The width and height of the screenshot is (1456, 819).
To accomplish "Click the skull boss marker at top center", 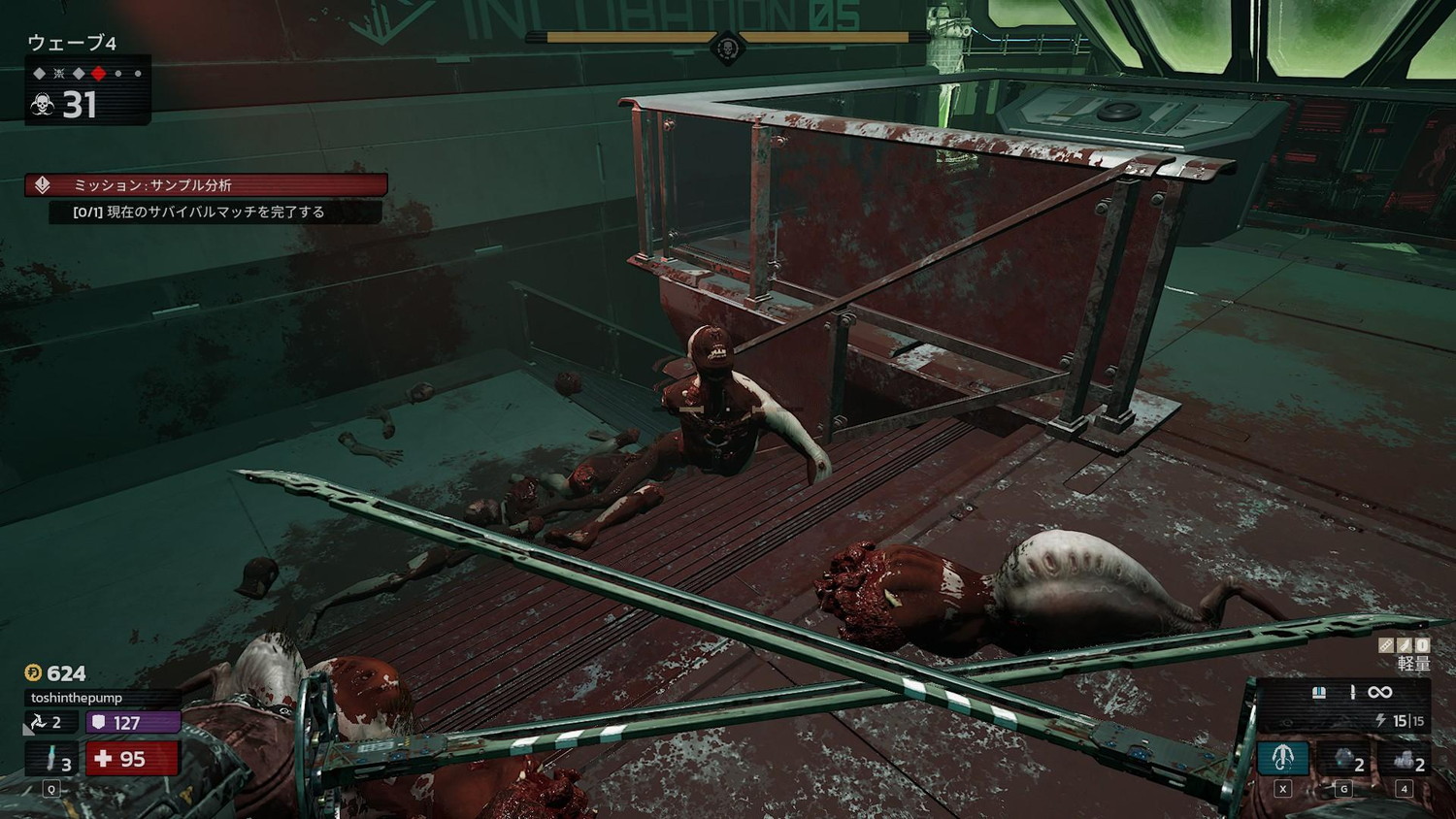I will point(727,46).
